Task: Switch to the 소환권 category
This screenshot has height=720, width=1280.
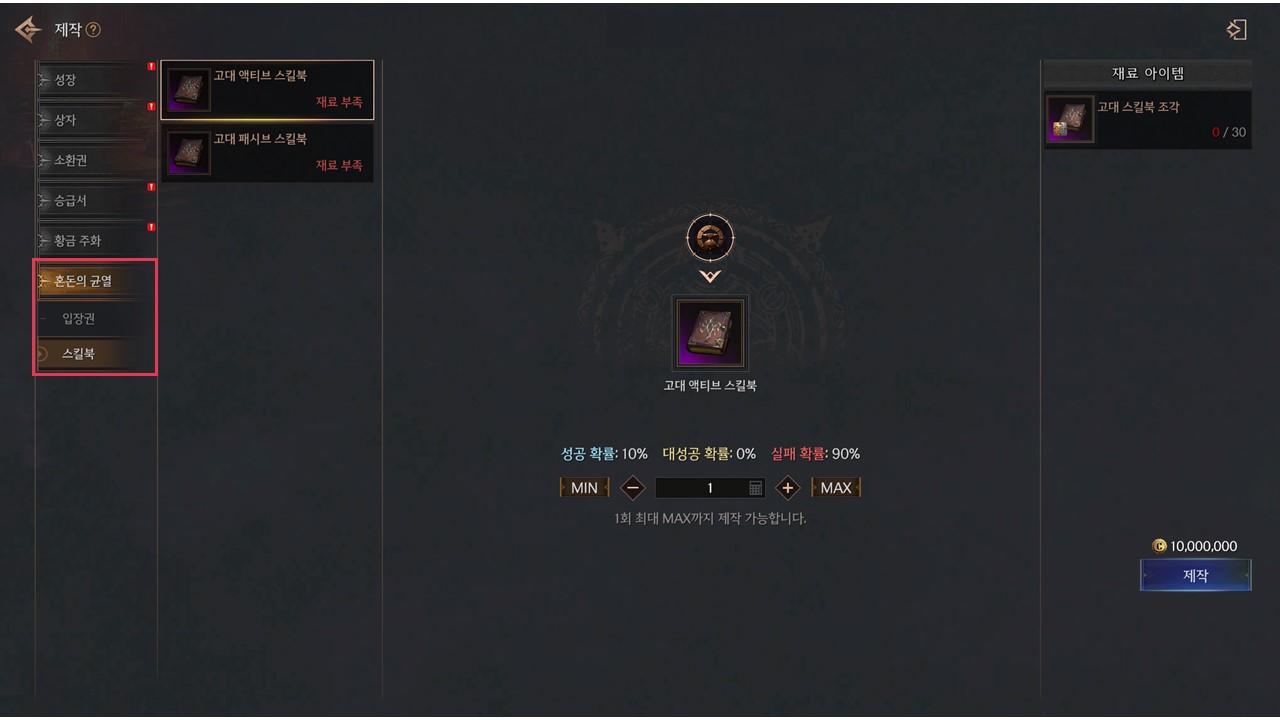Action: (96, 160)
